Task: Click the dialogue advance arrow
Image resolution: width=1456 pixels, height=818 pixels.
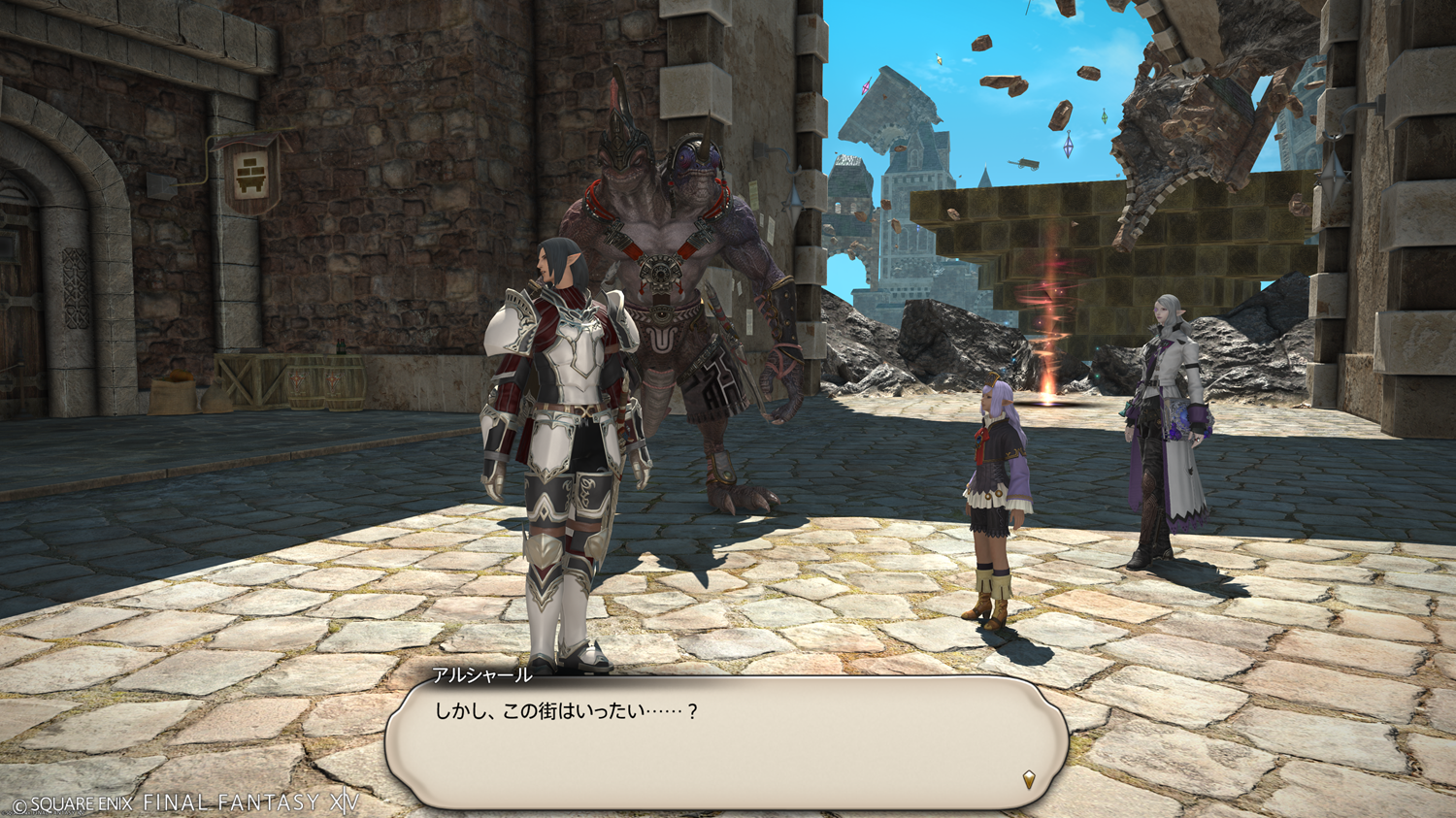Action: [x=1029, y=778]
